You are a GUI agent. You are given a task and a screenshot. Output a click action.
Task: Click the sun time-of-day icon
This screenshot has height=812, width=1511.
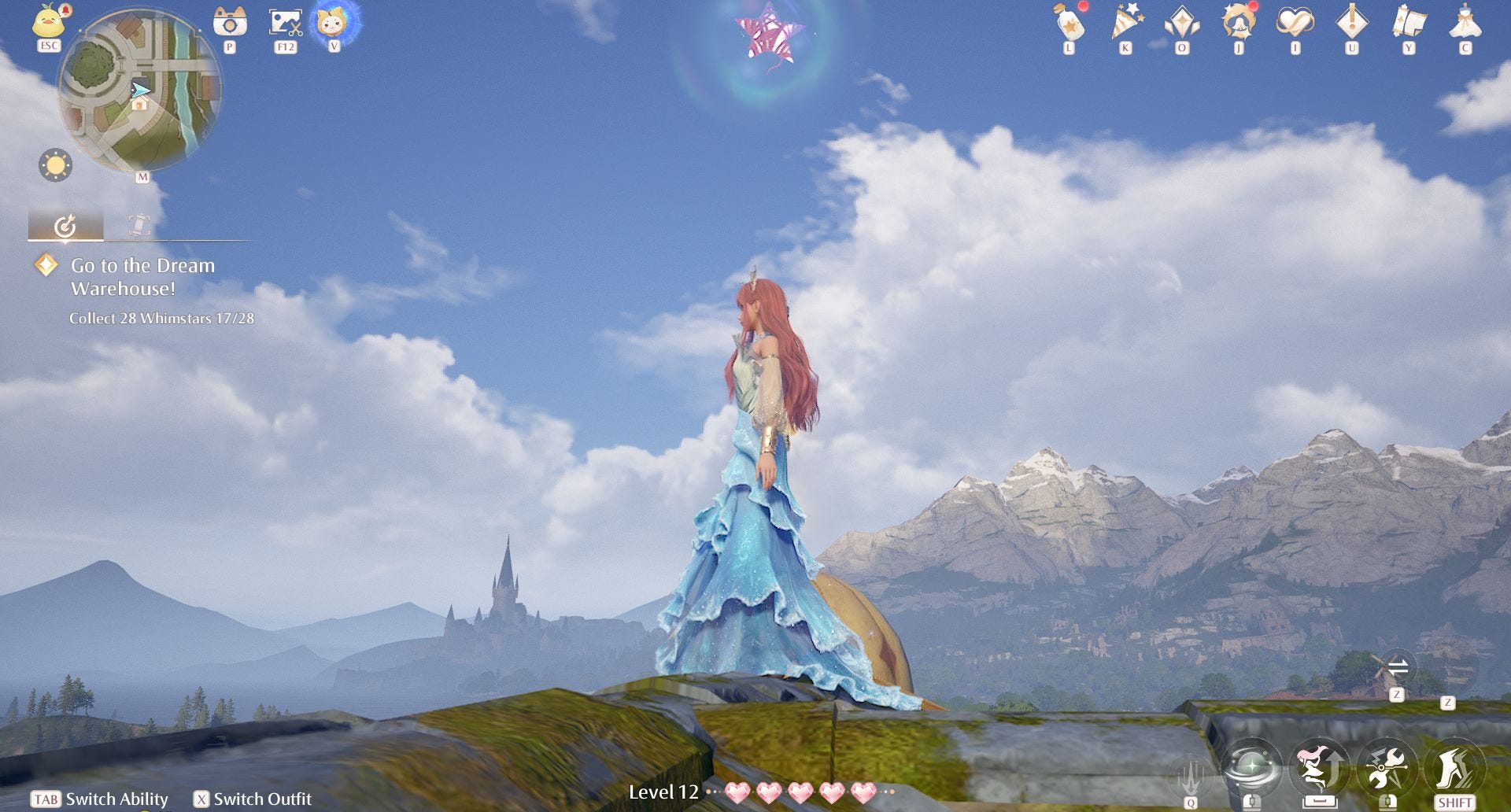(x=55, y=165)
